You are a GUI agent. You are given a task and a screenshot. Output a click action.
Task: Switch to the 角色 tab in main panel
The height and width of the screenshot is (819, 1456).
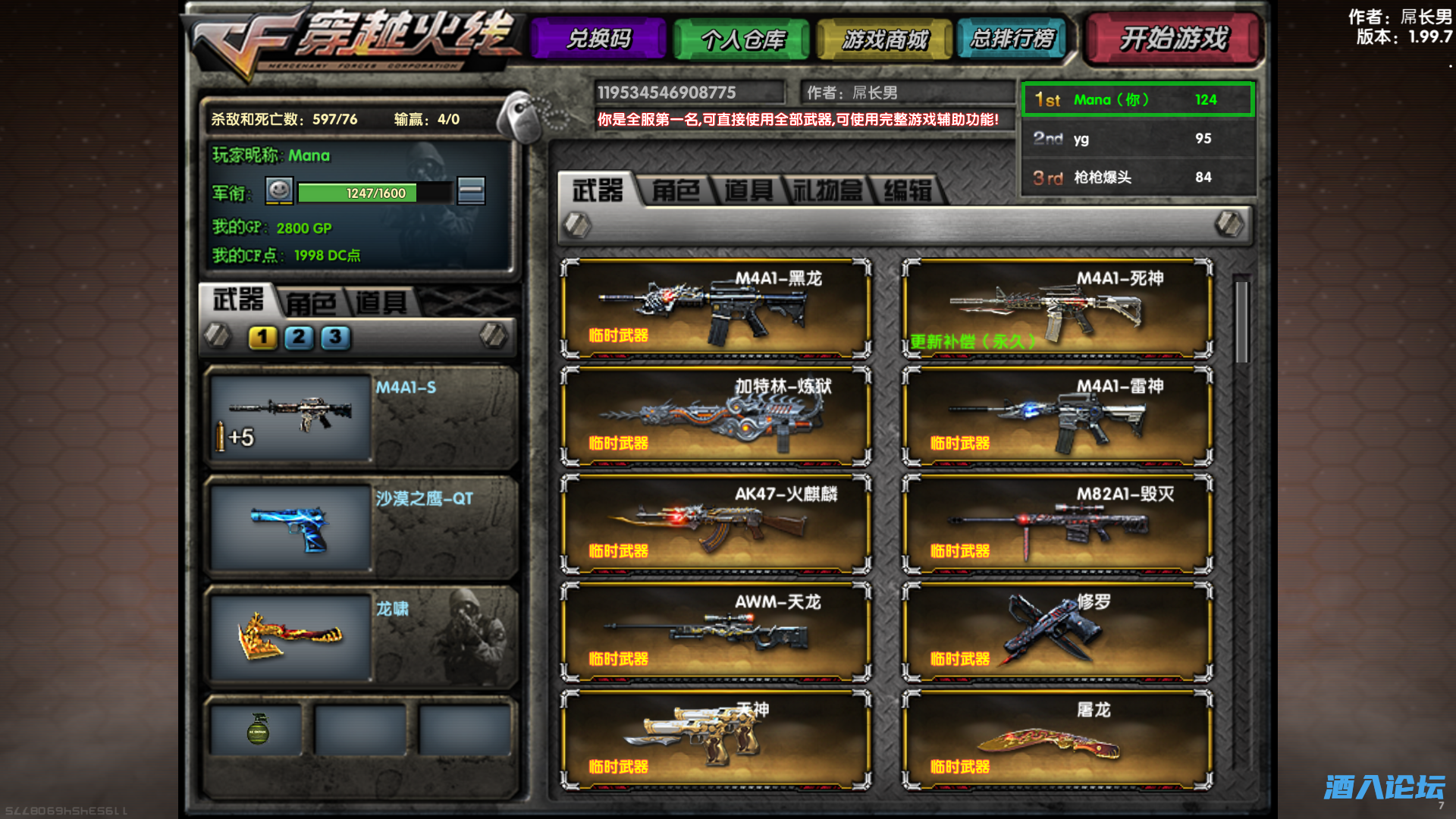[675, 191]
